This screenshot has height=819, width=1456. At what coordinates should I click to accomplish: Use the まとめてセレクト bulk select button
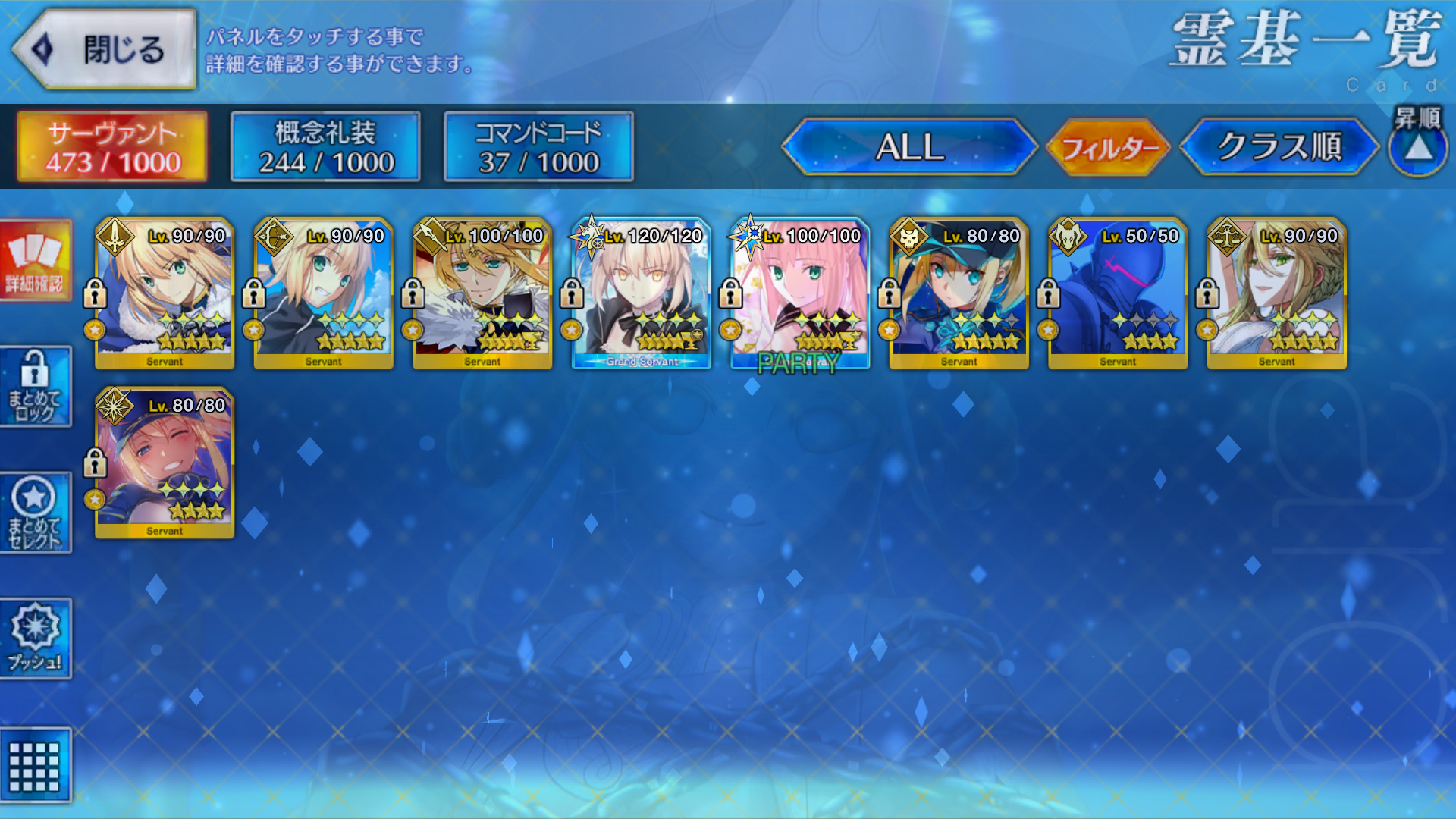coord(36,513)
